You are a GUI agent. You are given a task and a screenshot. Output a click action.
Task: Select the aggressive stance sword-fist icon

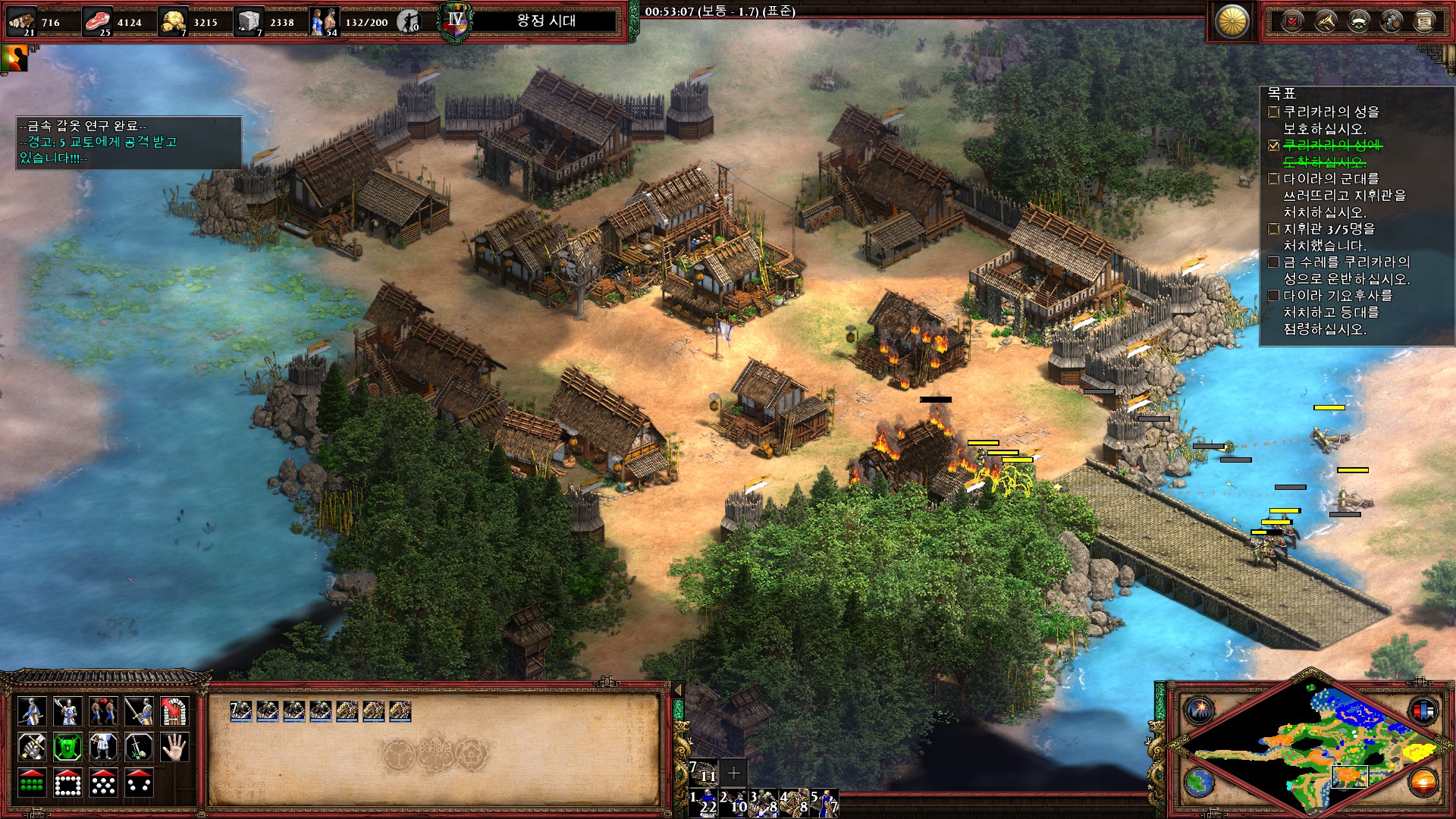point(32,747)
